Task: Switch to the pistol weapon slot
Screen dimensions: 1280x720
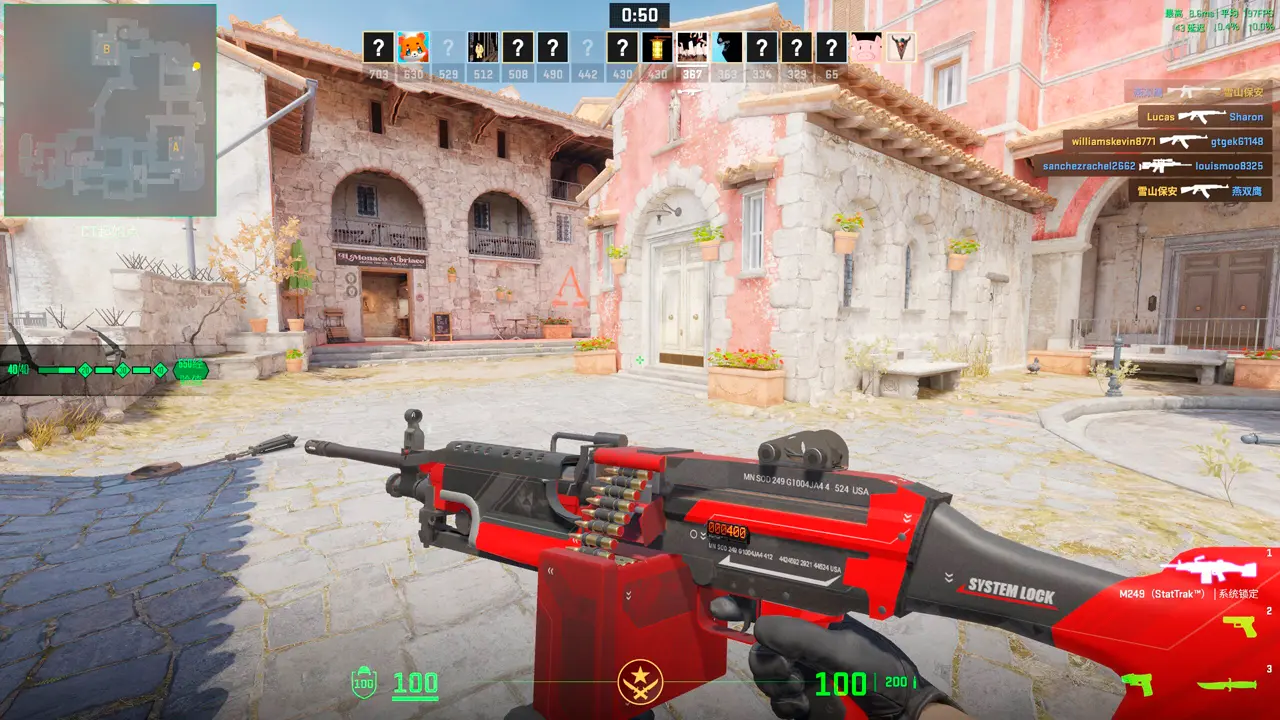Action: pyautogui.click(x=1239, y=627)
